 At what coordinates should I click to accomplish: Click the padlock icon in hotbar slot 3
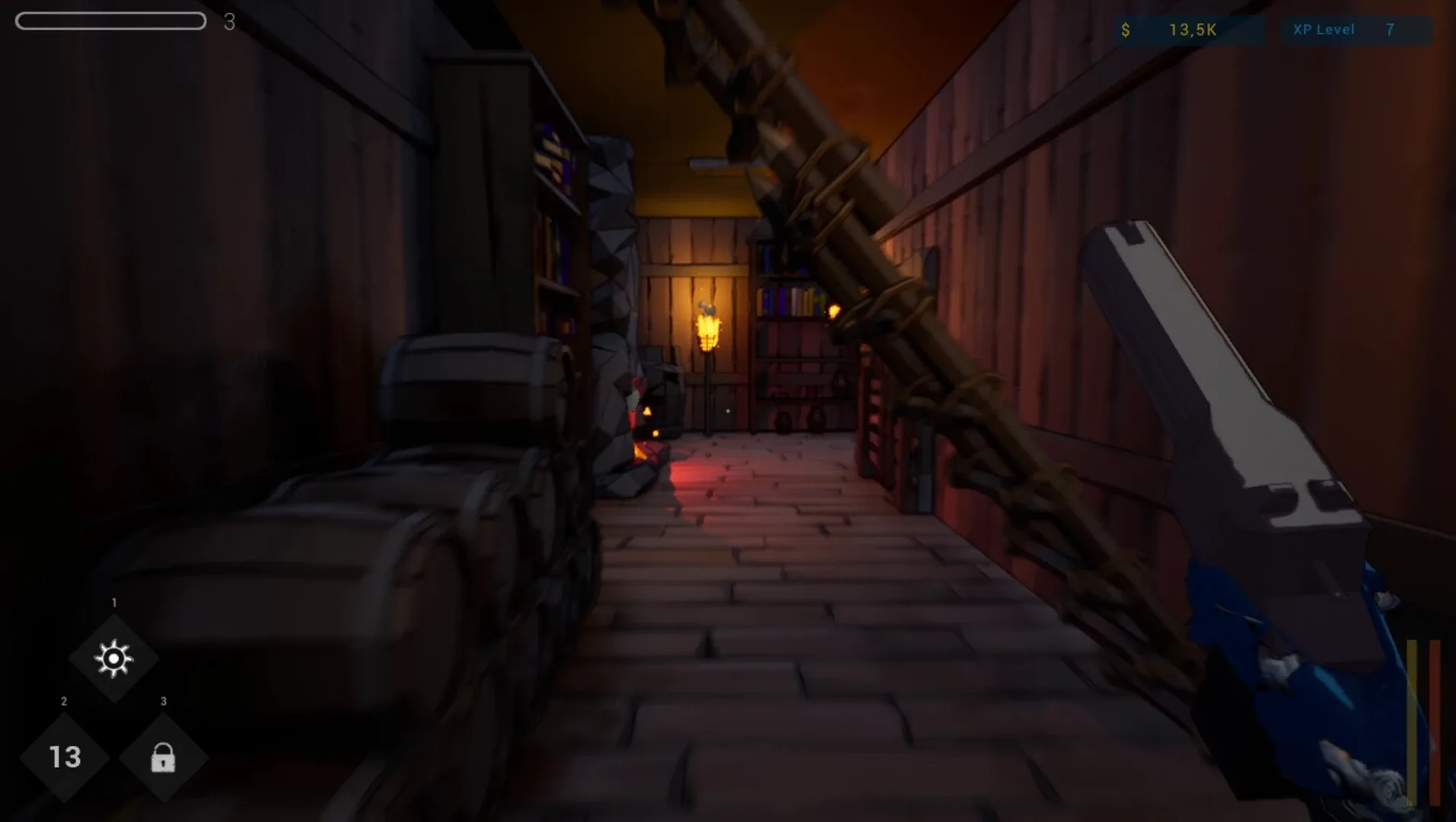(162, 759)
